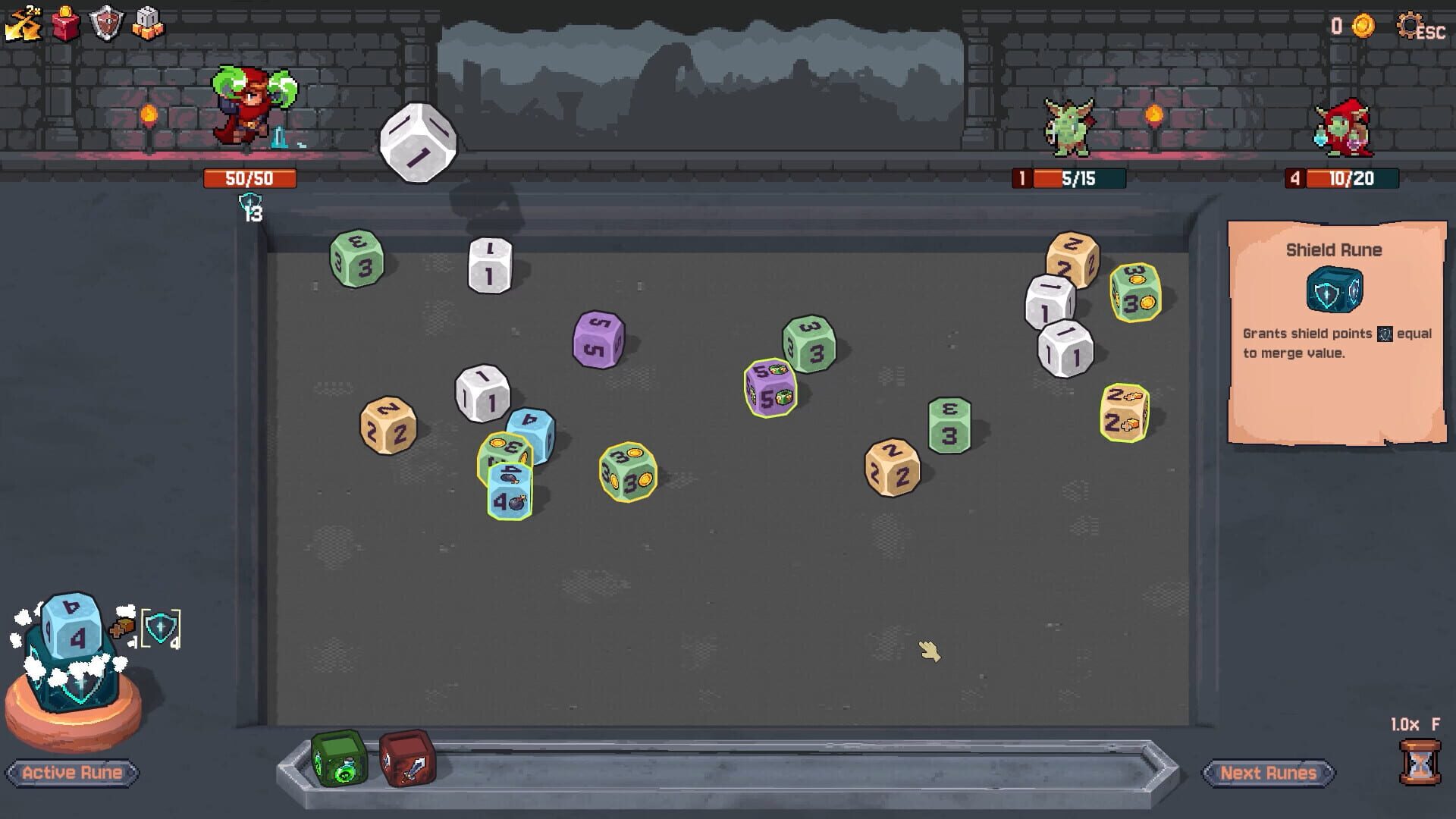This screenshot has width=1456, height=819.
Task: Expand the Active Rune display
Action: tap(71, 773)
